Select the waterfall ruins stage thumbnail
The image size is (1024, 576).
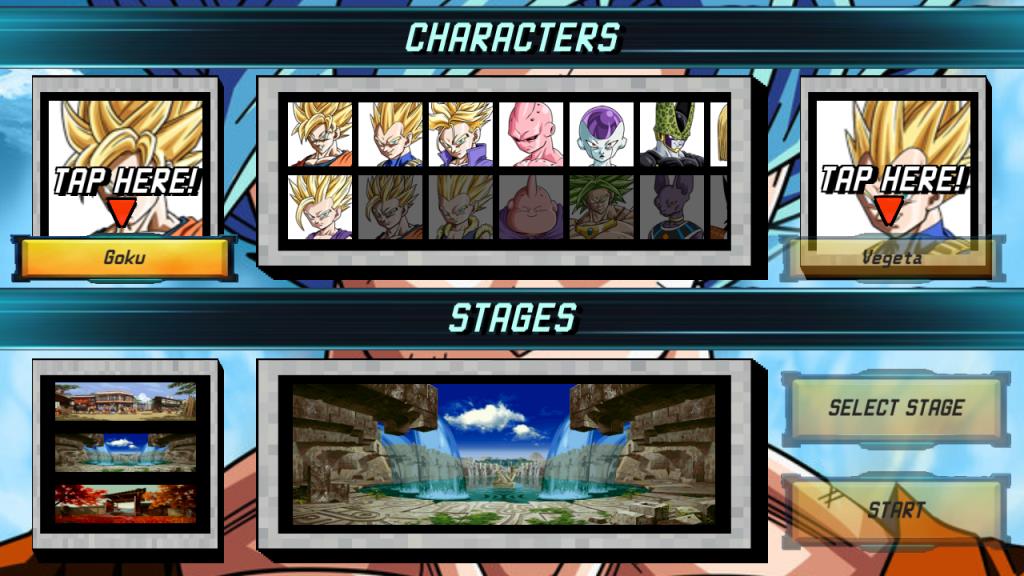click(125, 453)
